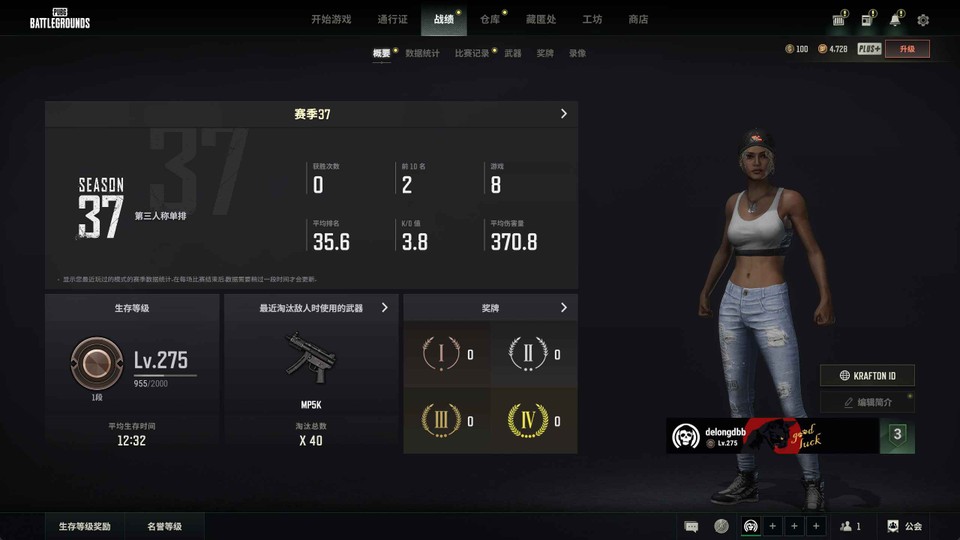Expand the 赛季37 season header arrow

564,114
